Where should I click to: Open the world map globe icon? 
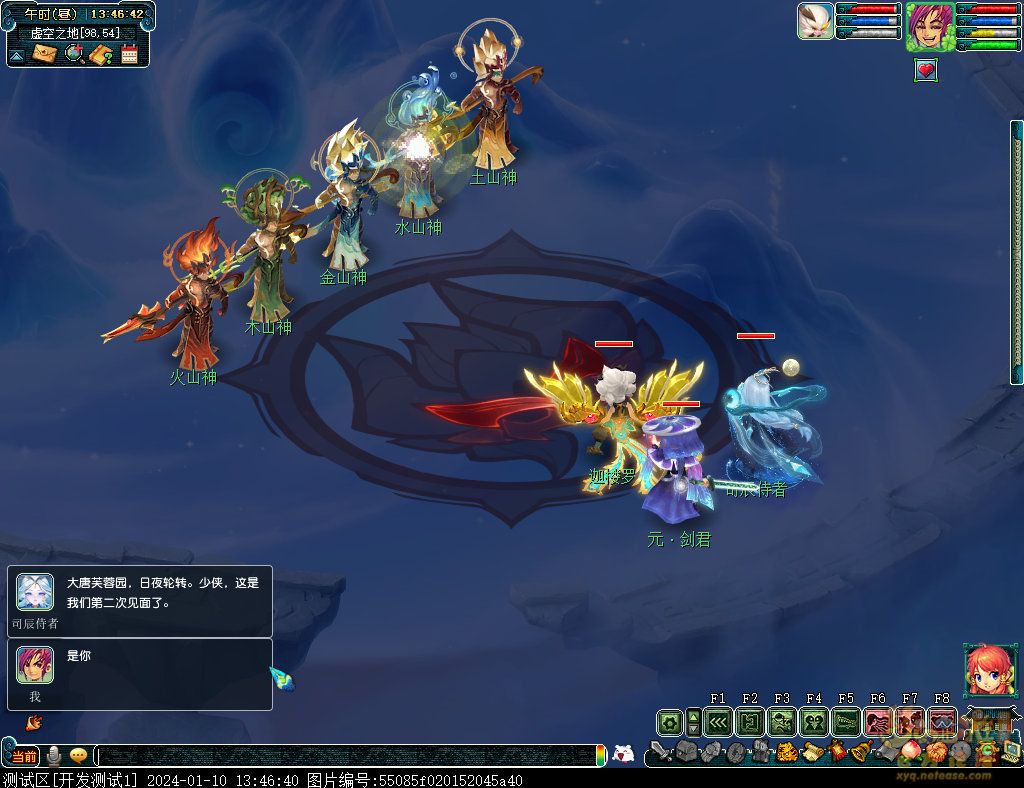pos(74,54)
